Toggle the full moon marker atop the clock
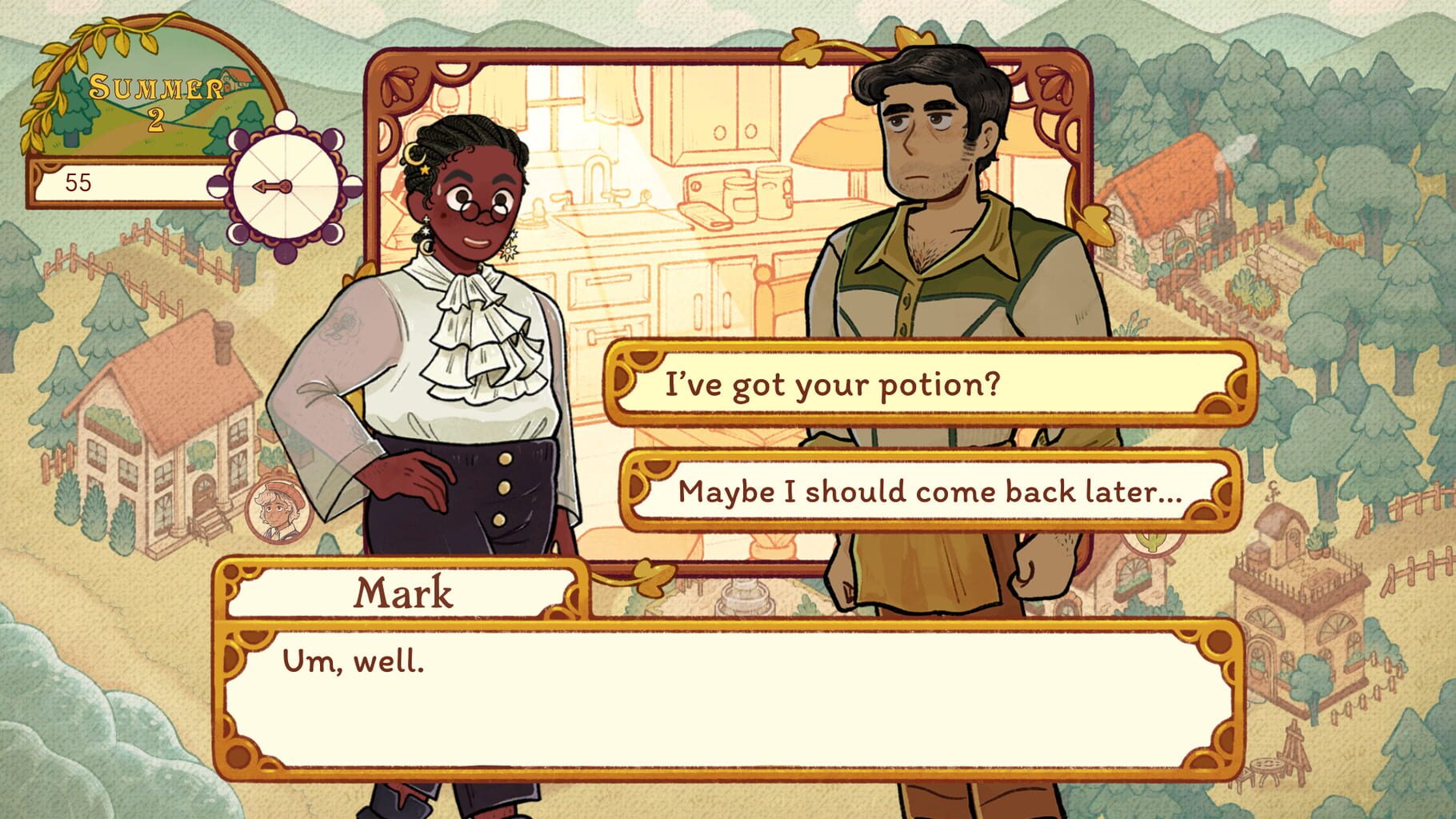Screen dimensions: 1456x819 (x=284, y=120)
